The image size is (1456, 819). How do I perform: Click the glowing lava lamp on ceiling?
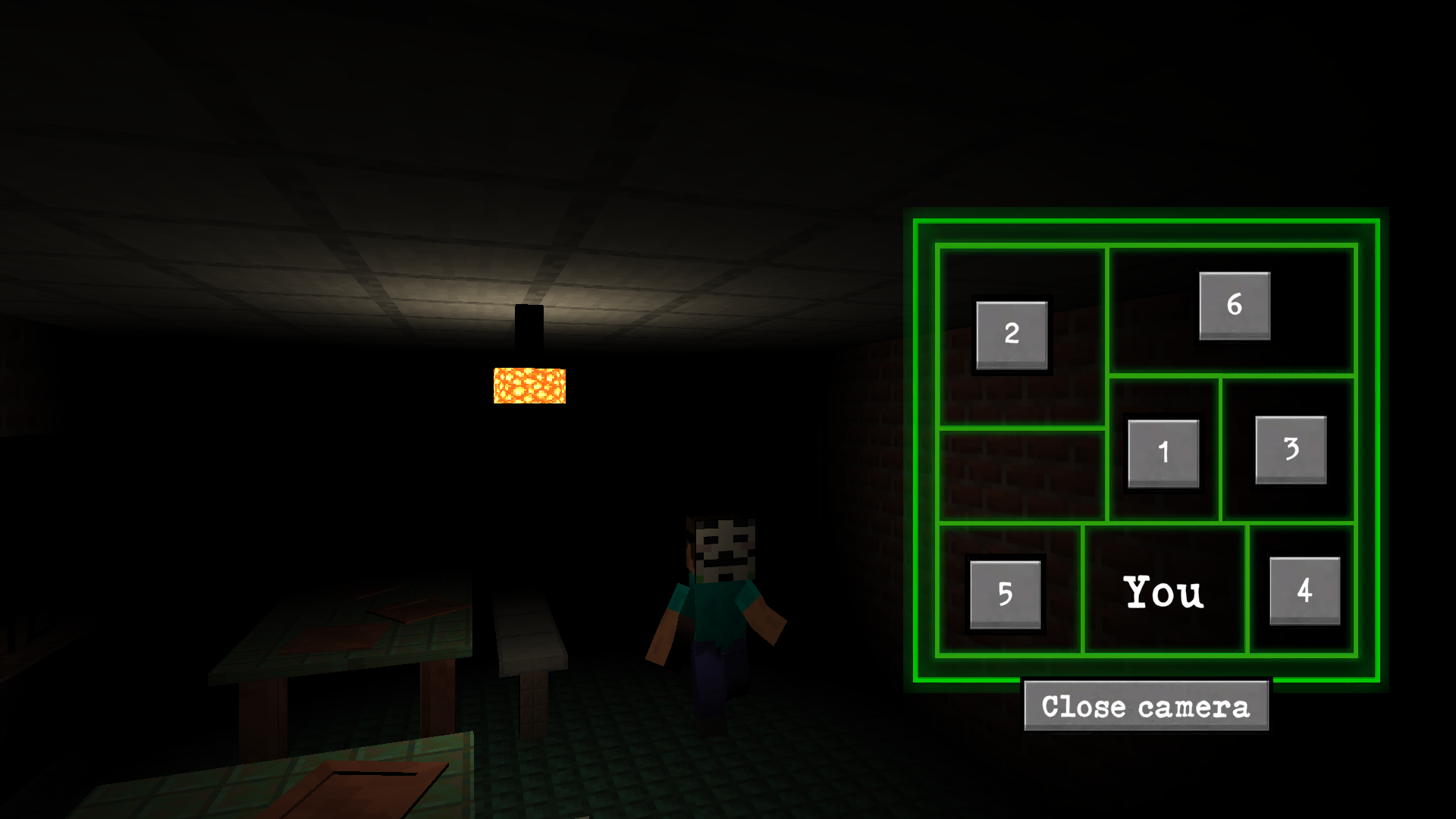pos(531,387)
